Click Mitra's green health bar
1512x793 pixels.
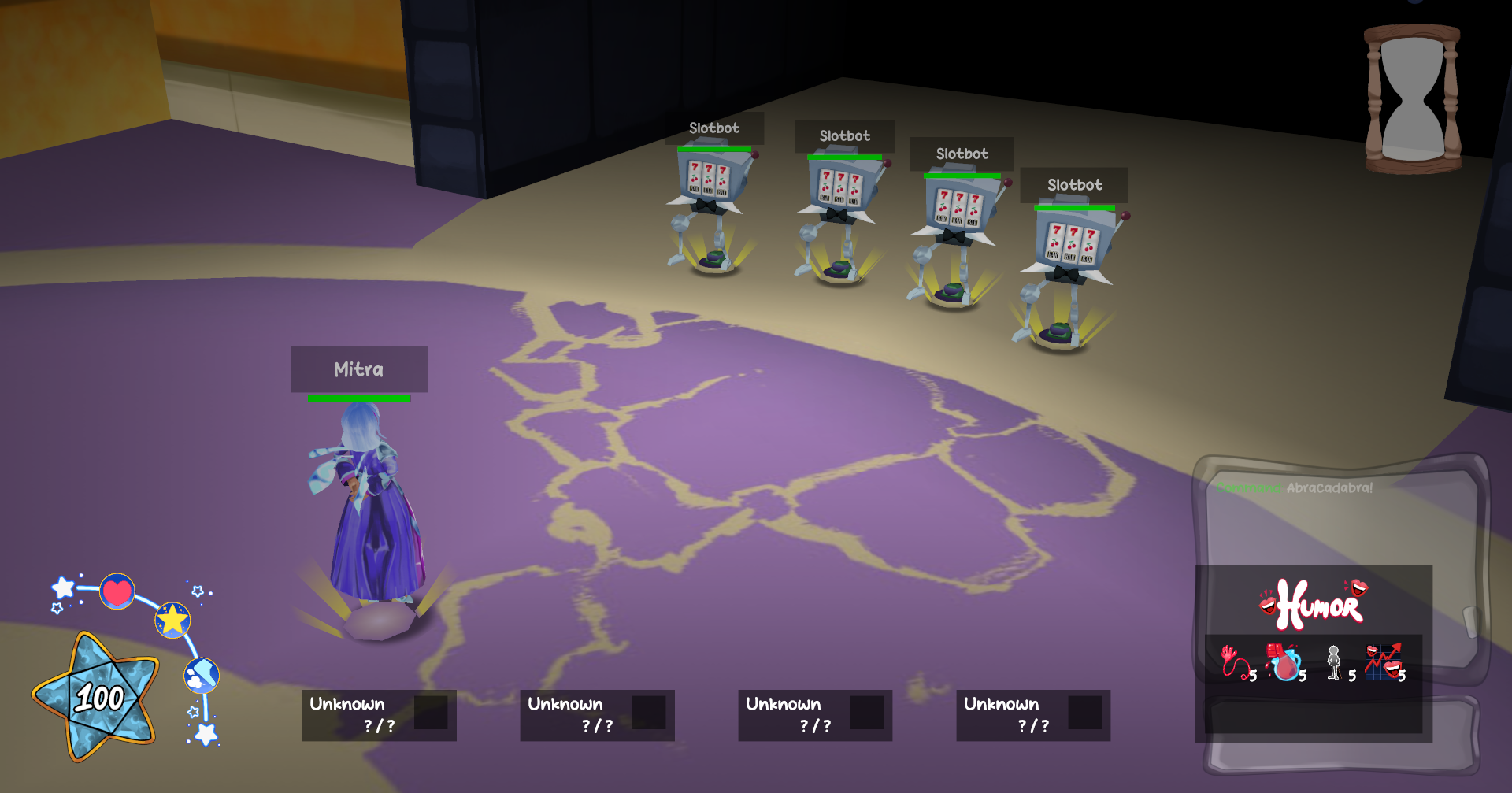(359, 399)
